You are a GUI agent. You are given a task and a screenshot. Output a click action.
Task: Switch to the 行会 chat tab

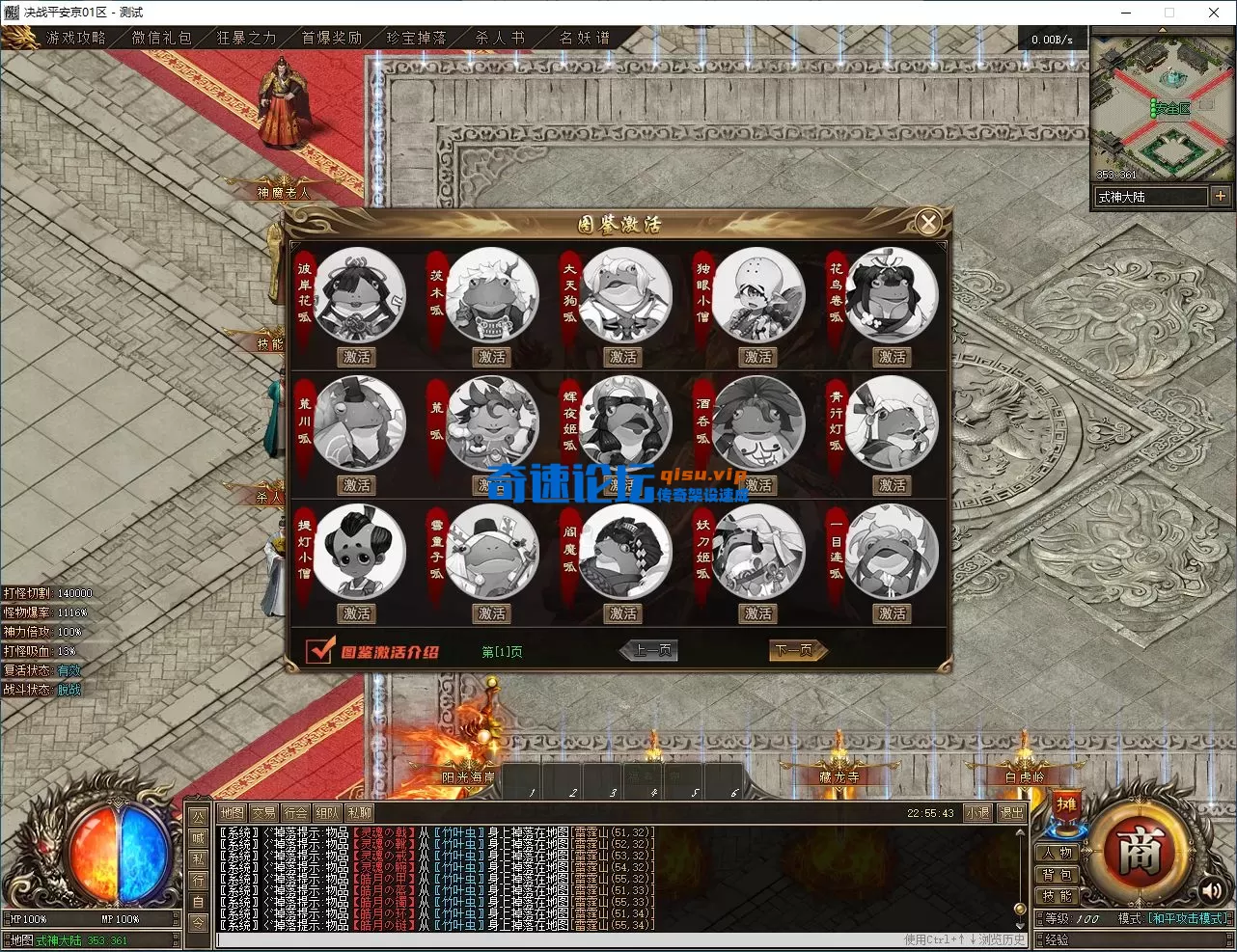click(295, 813)
